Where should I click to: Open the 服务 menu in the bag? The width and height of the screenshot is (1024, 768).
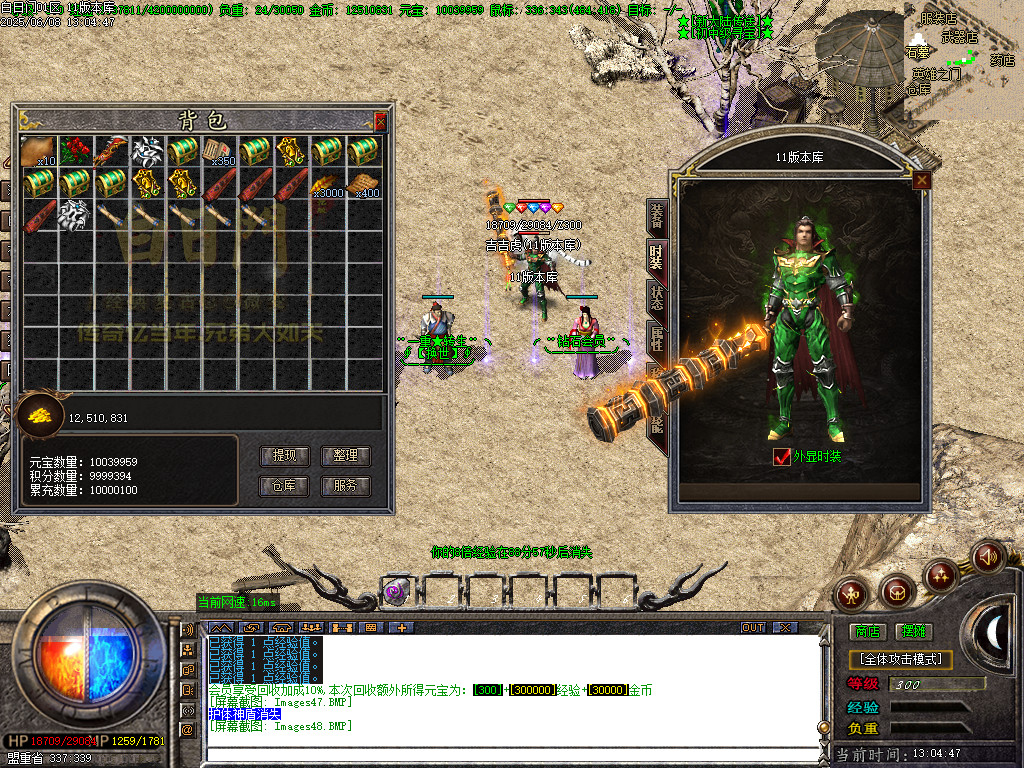(x=345, y=486)
